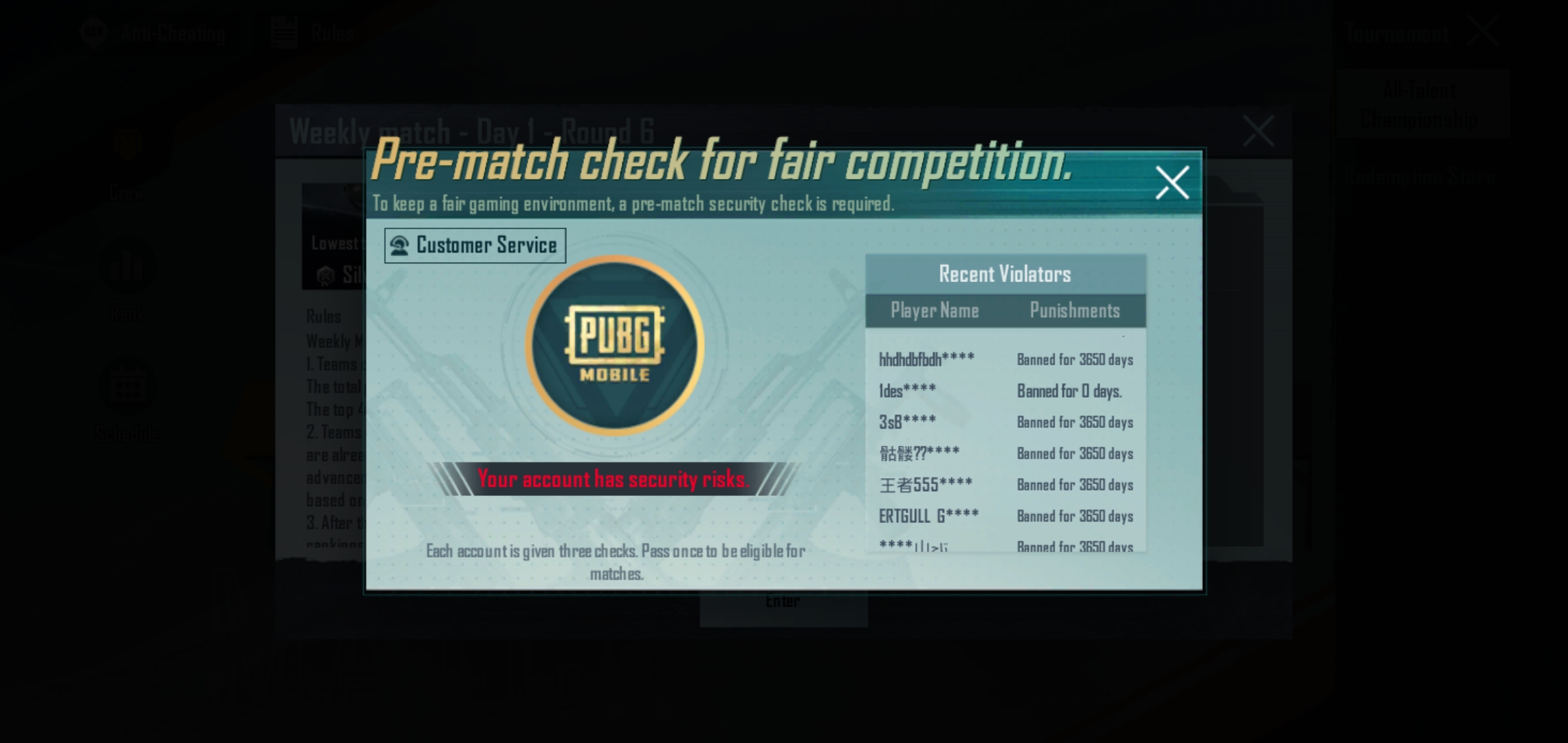Close the pre-match check dialog
This screenshot has height=743, width=1568.
(x=1171, y=183)
